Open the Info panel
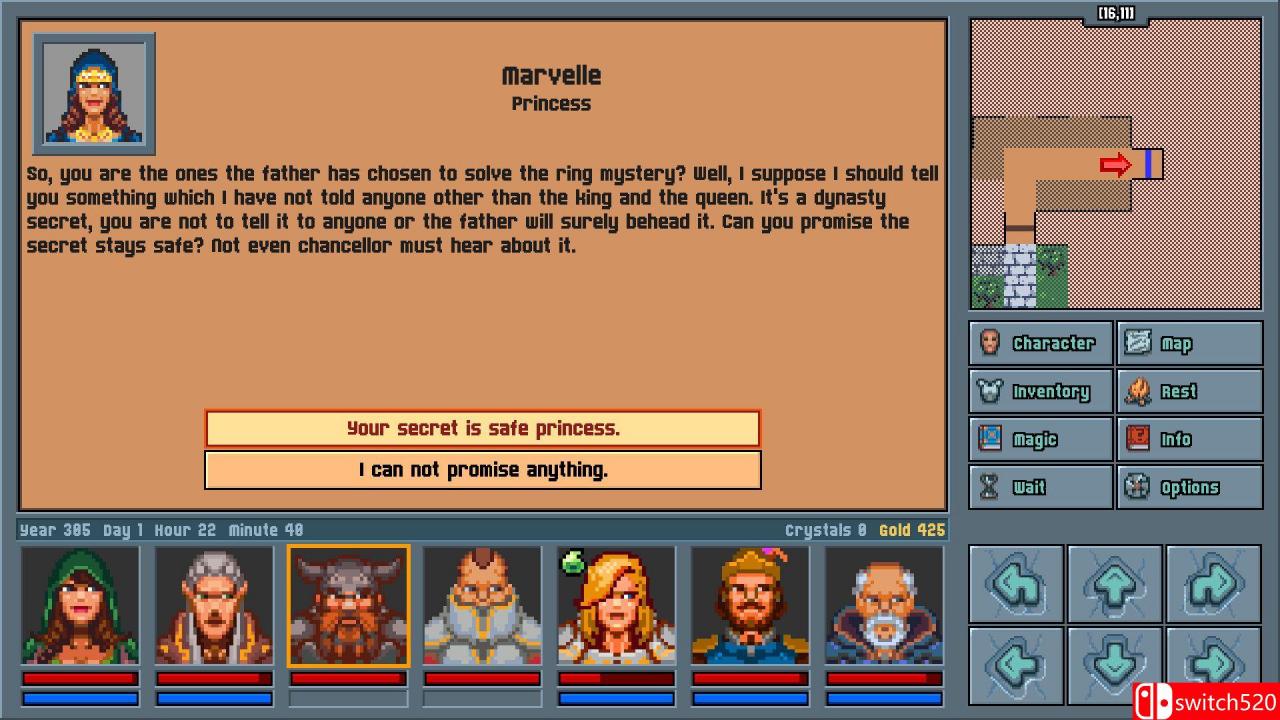 point(1189,438)
